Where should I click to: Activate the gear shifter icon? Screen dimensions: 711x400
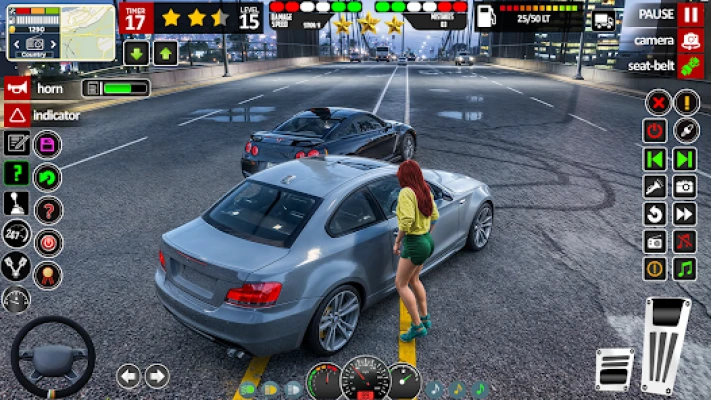point(16,203)
